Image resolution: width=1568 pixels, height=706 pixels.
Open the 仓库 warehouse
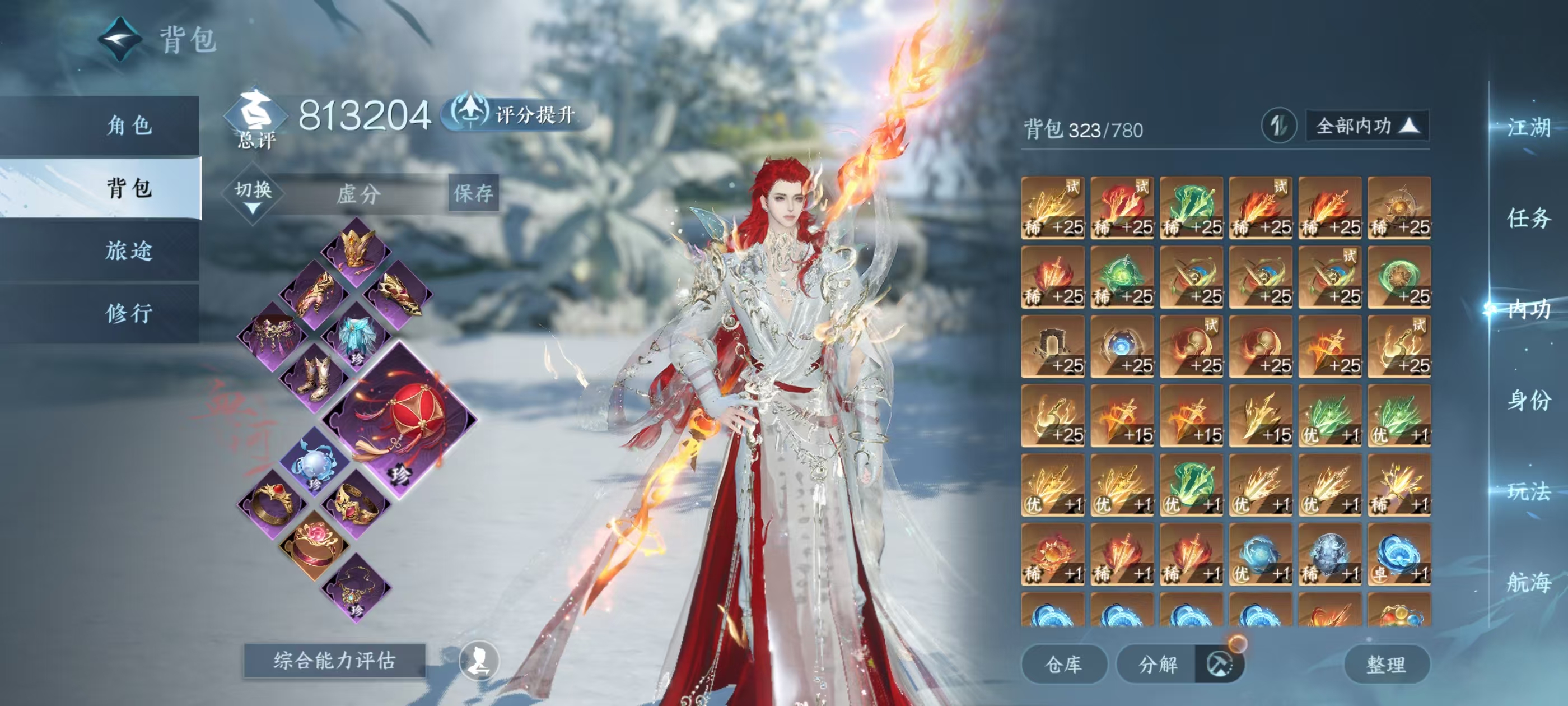1063,664
